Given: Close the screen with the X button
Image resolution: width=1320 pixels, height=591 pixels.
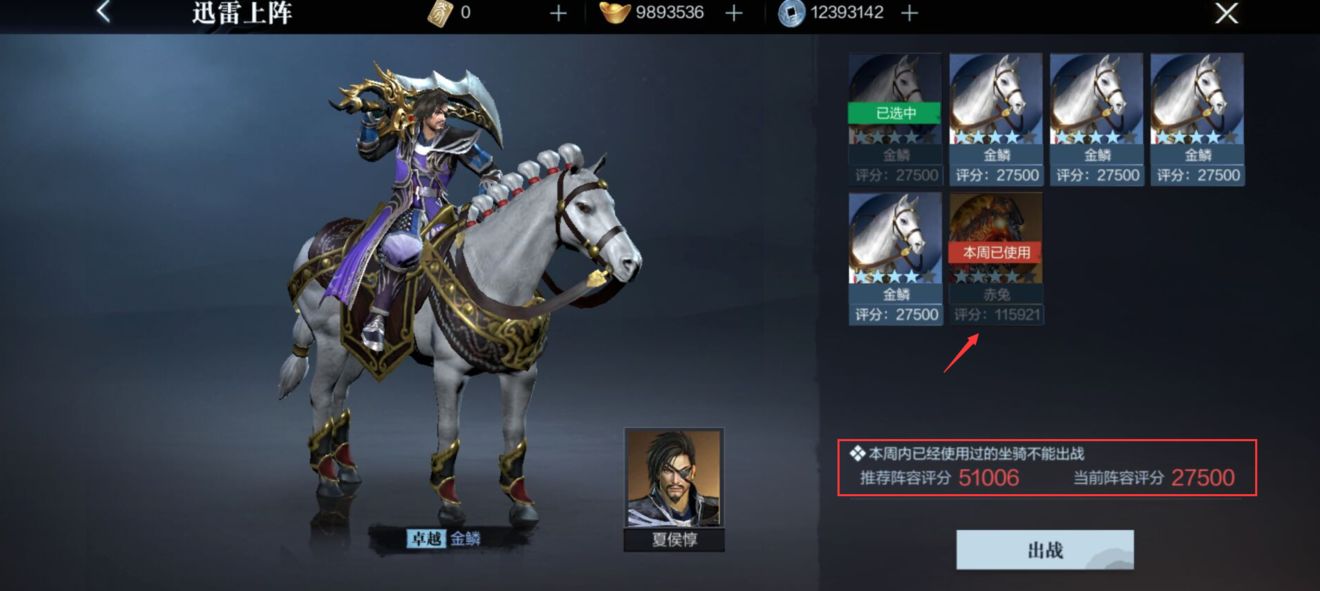Looking at the screenshot, I should tap(1226, 13).
